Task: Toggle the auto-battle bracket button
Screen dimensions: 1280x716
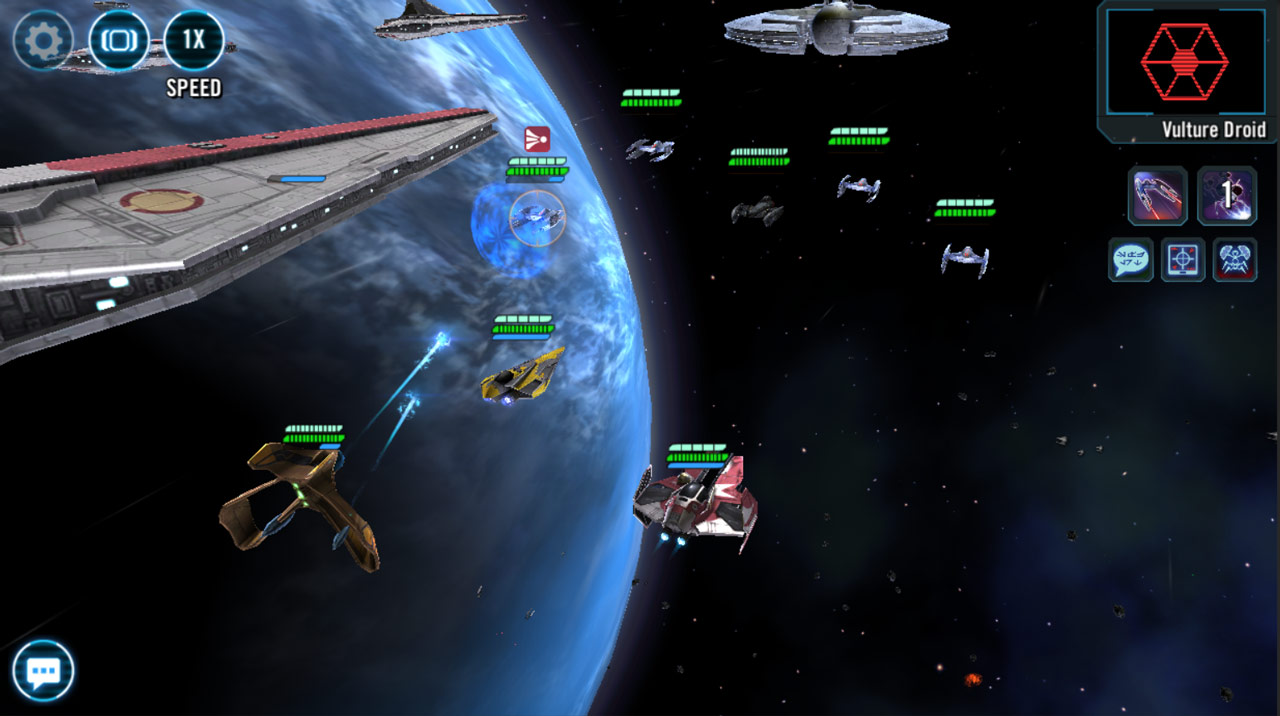Action: (118, 41)
